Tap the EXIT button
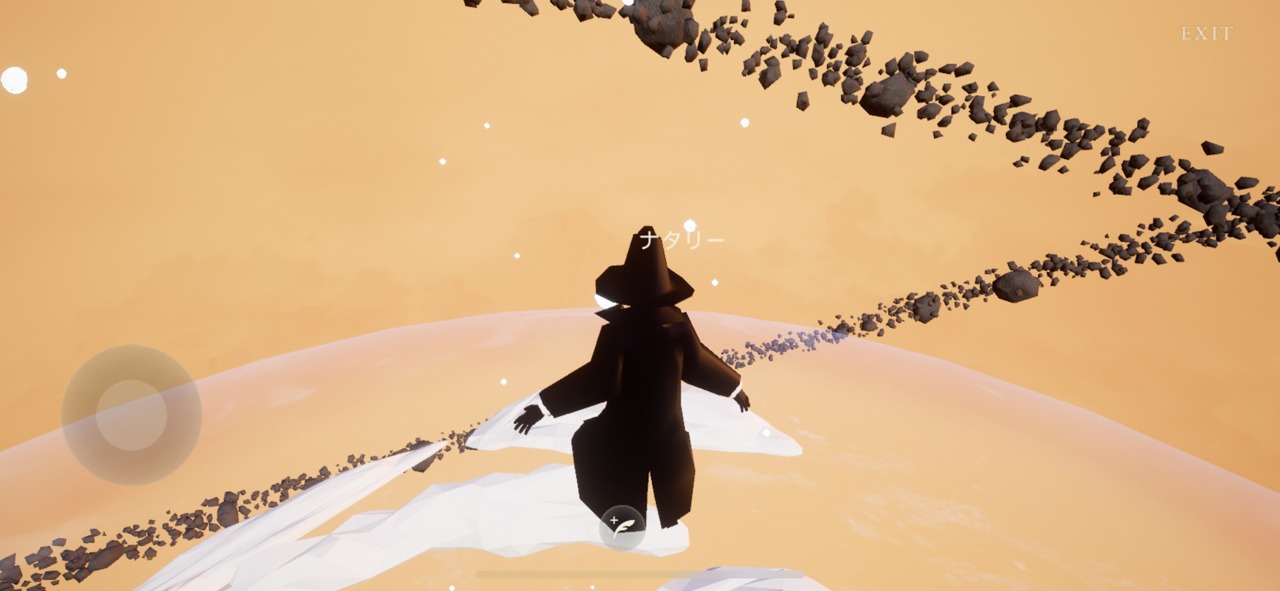Image resolution: width=1280 pixels, height=591 pixels. pos(1207,34)
